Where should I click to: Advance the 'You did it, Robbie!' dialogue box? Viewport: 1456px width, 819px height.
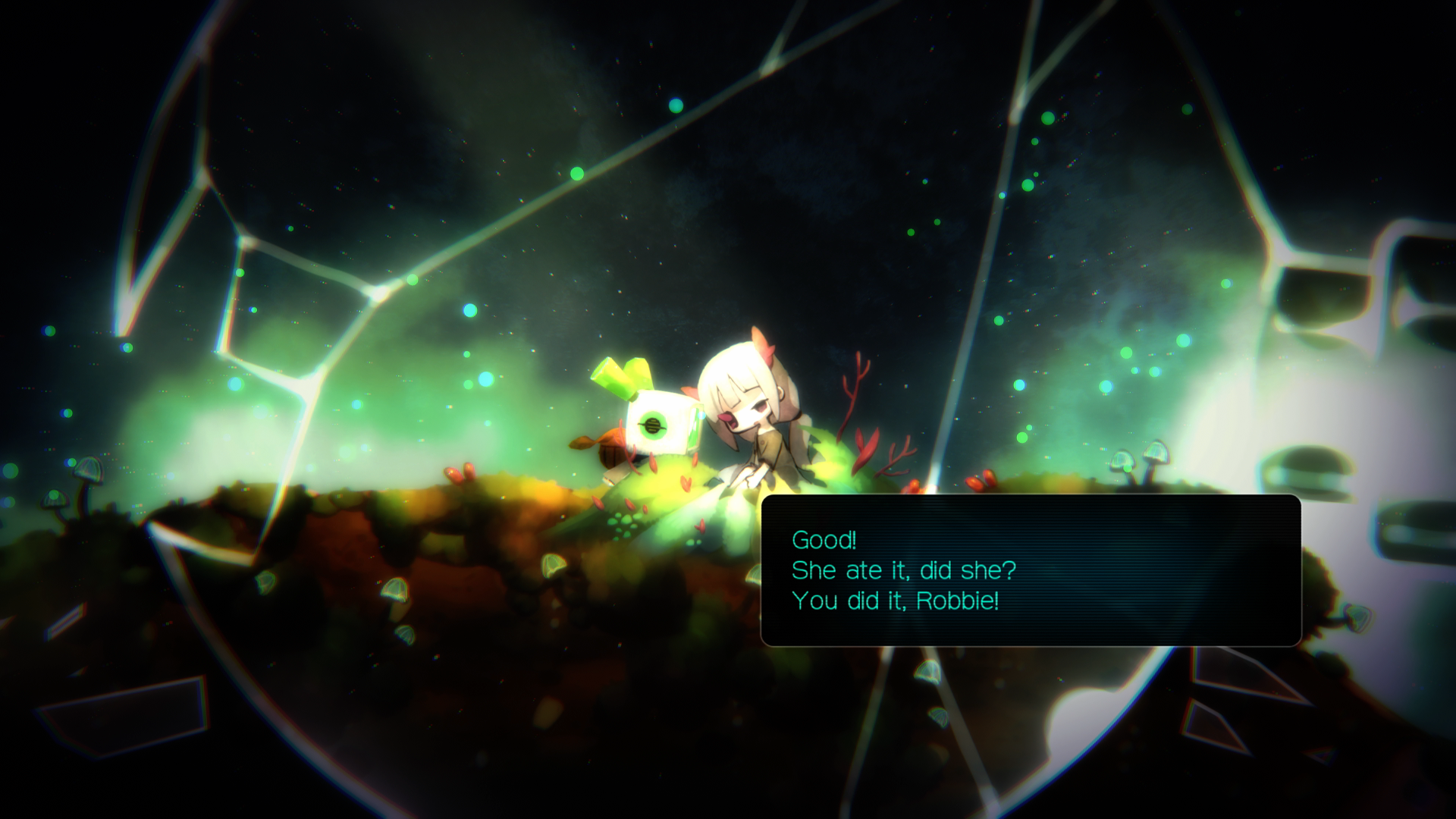pos(1031,570)
